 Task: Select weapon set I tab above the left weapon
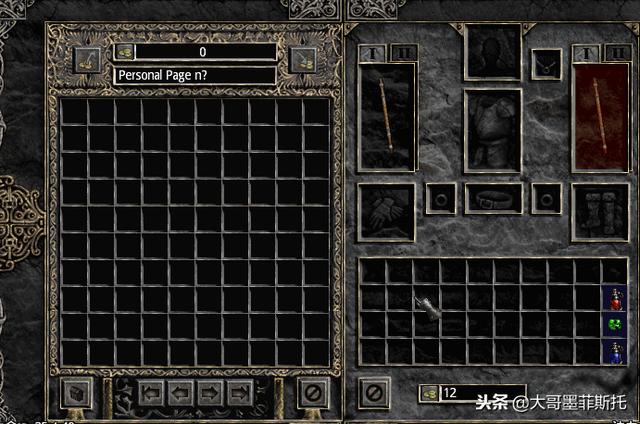coord(373,52)
